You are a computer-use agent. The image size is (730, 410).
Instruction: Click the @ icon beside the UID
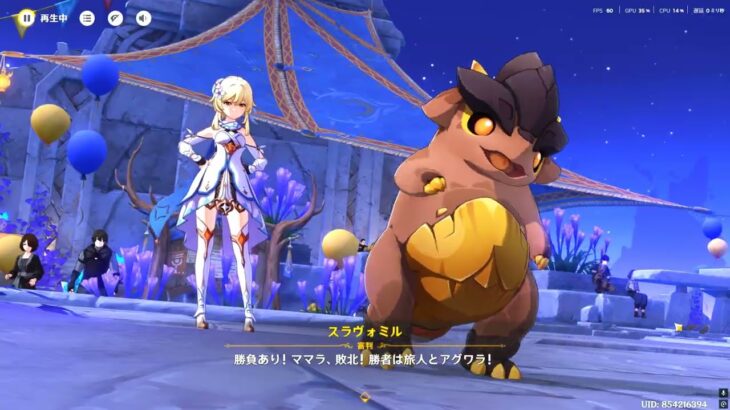(x=723, y=404)
